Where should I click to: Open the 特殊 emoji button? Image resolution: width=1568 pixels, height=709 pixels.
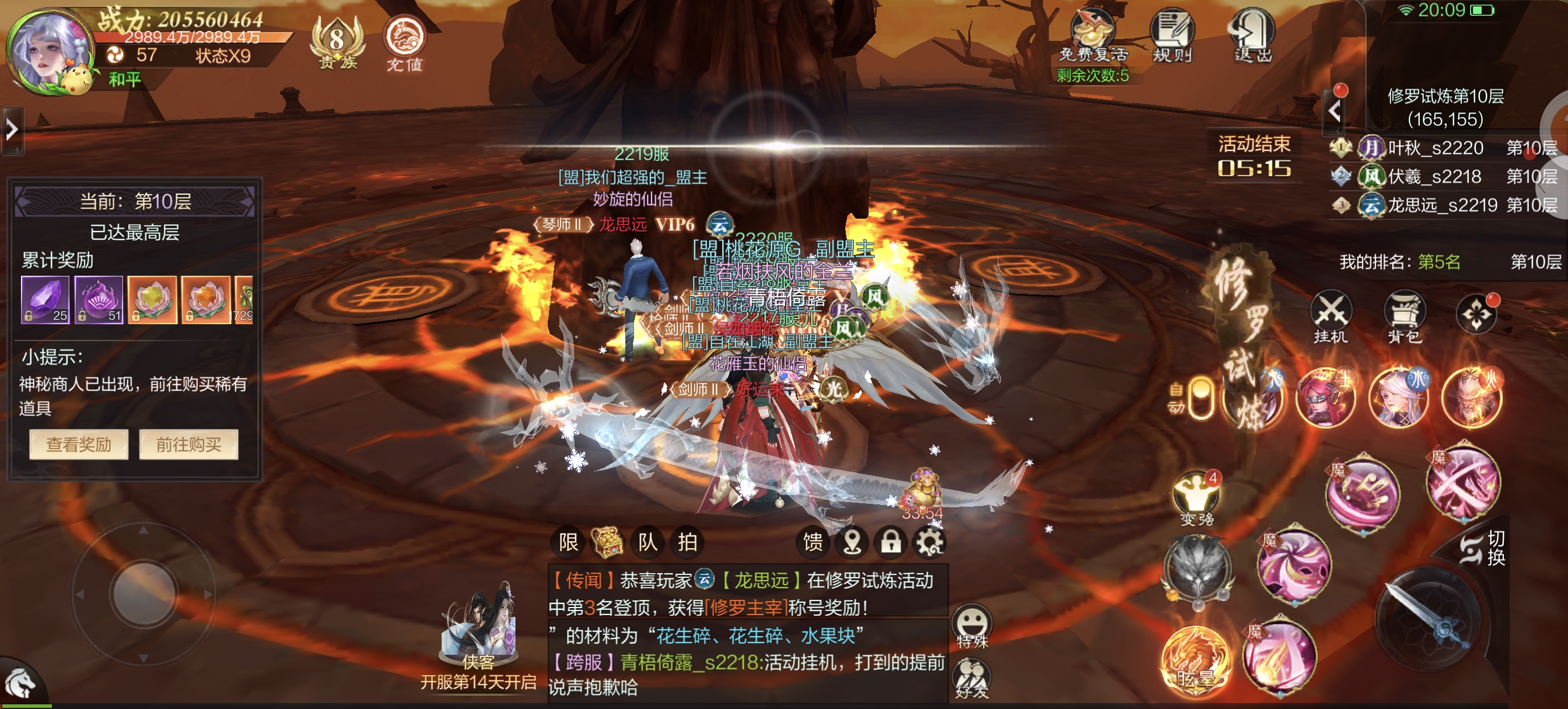click(x=972, y=627)
